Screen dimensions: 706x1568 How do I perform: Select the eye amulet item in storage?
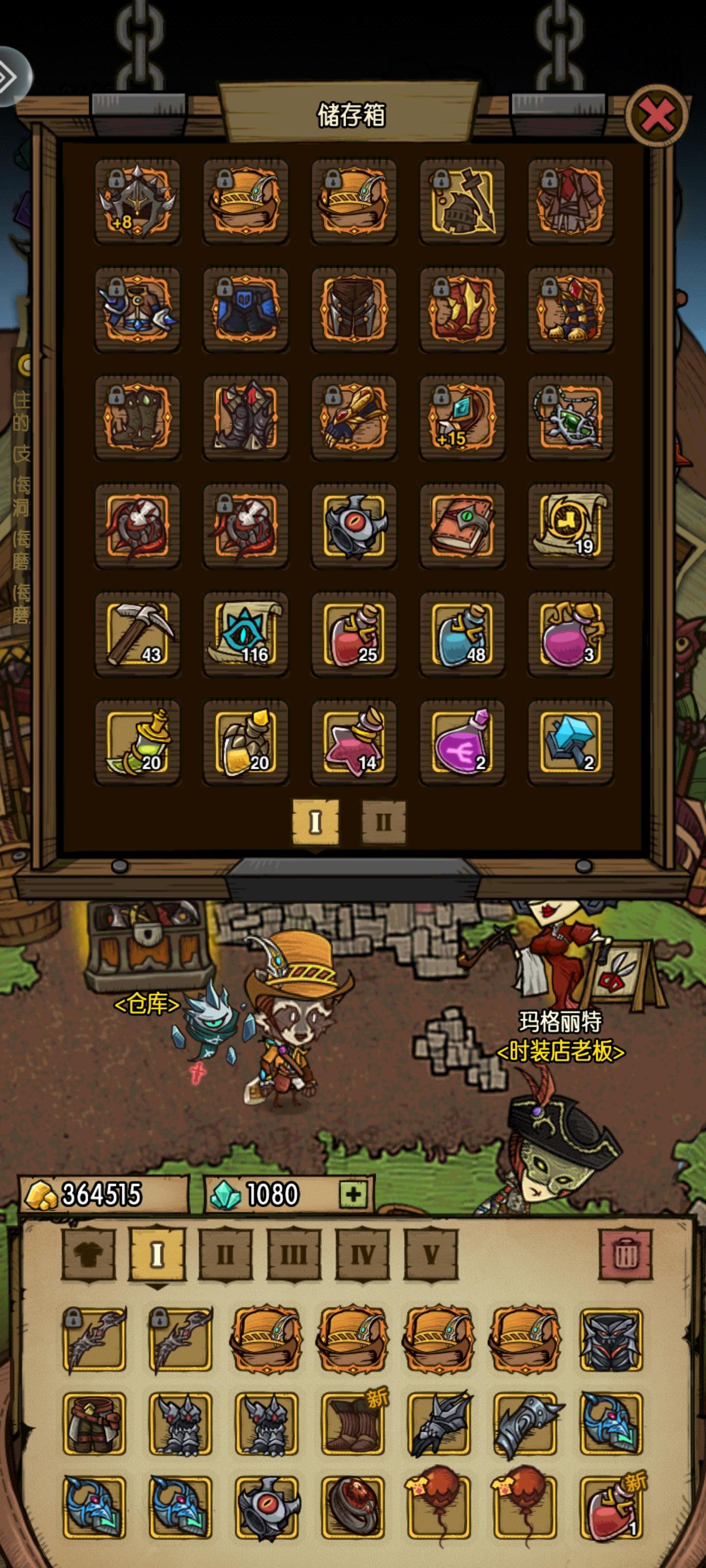[354, 525]
